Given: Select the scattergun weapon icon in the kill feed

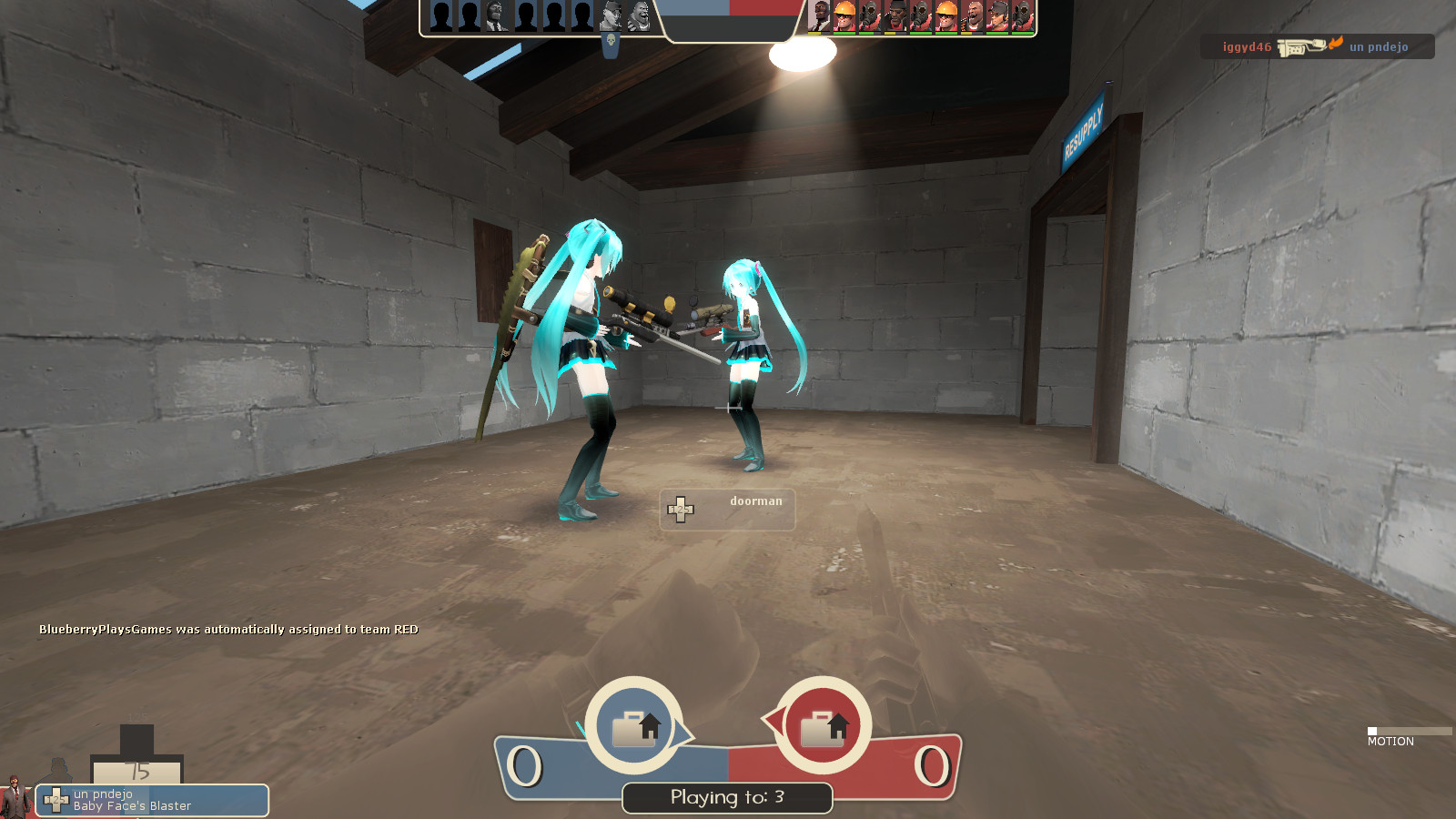Looking at the screenshot, I should pos(1301,45).
